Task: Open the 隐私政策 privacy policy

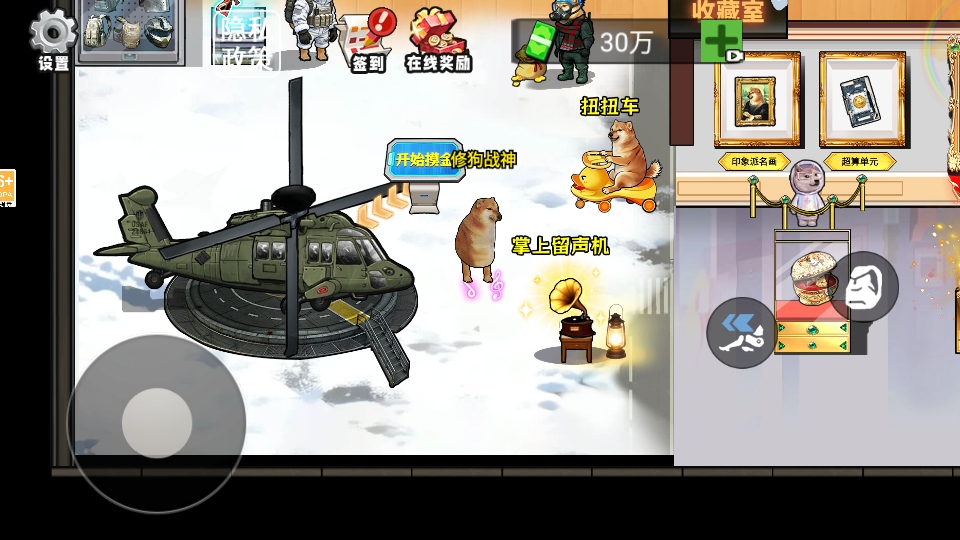Action: click(x=244, y=40)
